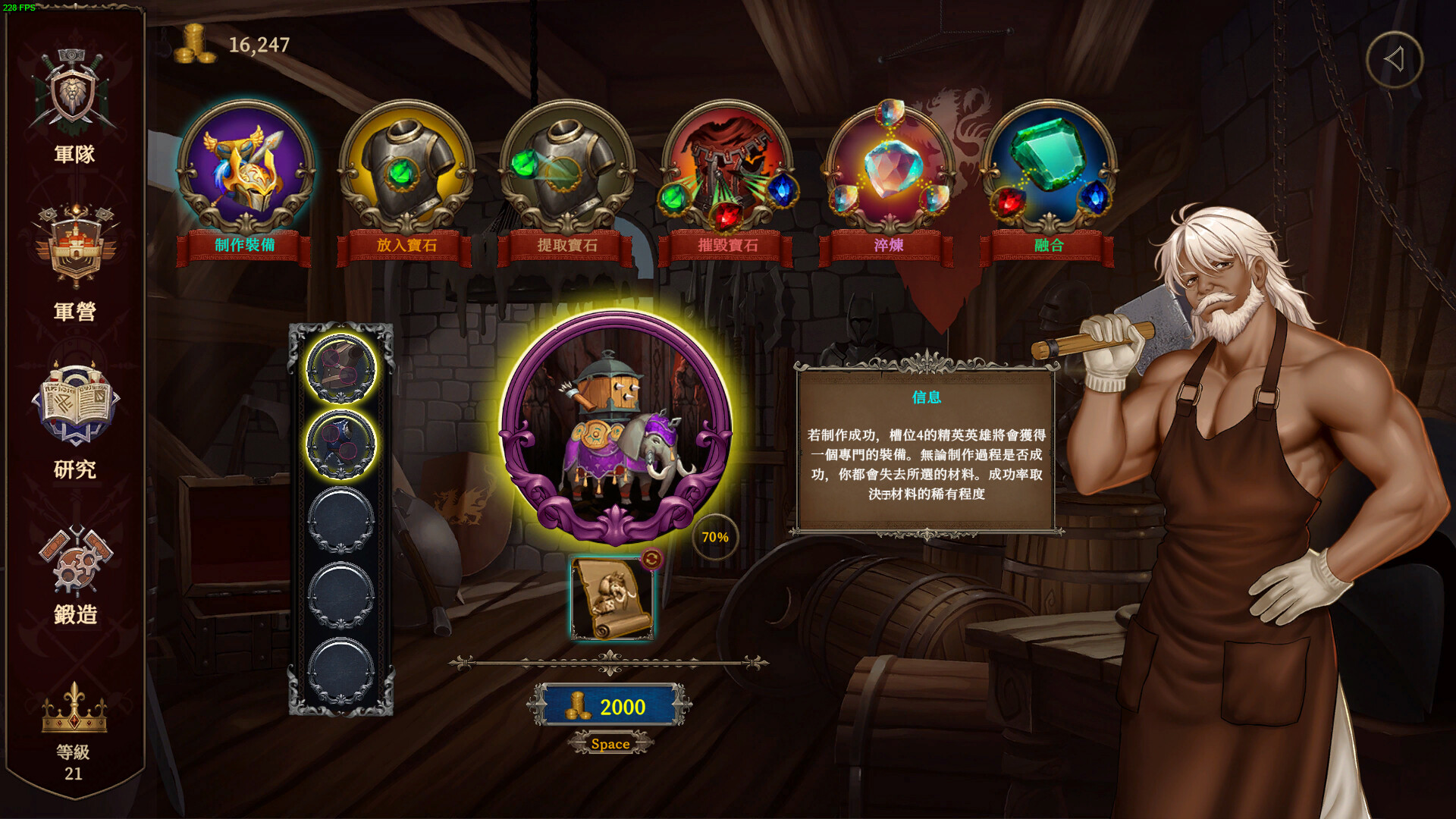1456x819 pixels.
Task: View the crown level 21 badge
Action: [x=74, y=728]
